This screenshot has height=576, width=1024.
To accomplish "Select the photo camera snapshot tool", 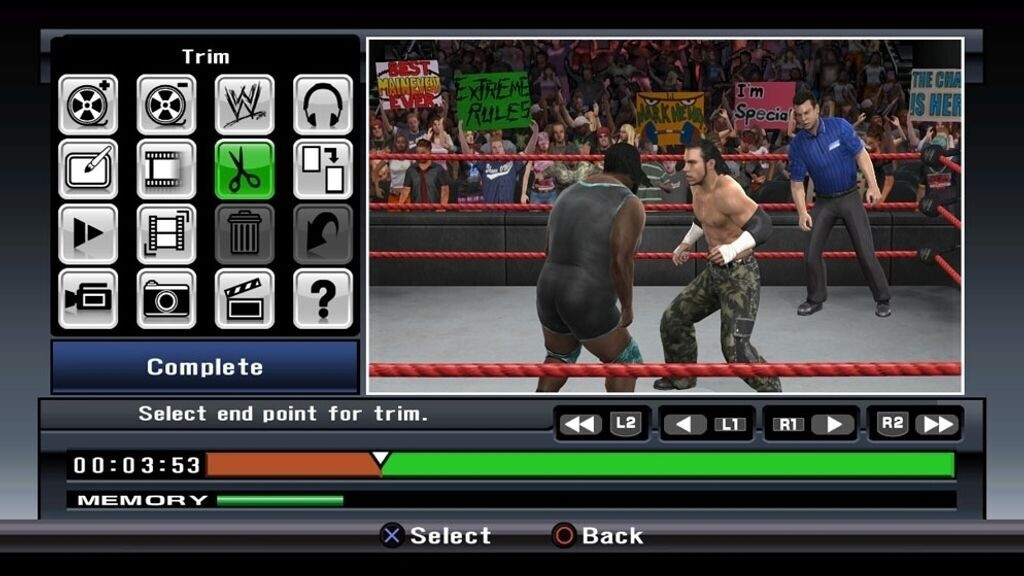I will tap(166, 298).
